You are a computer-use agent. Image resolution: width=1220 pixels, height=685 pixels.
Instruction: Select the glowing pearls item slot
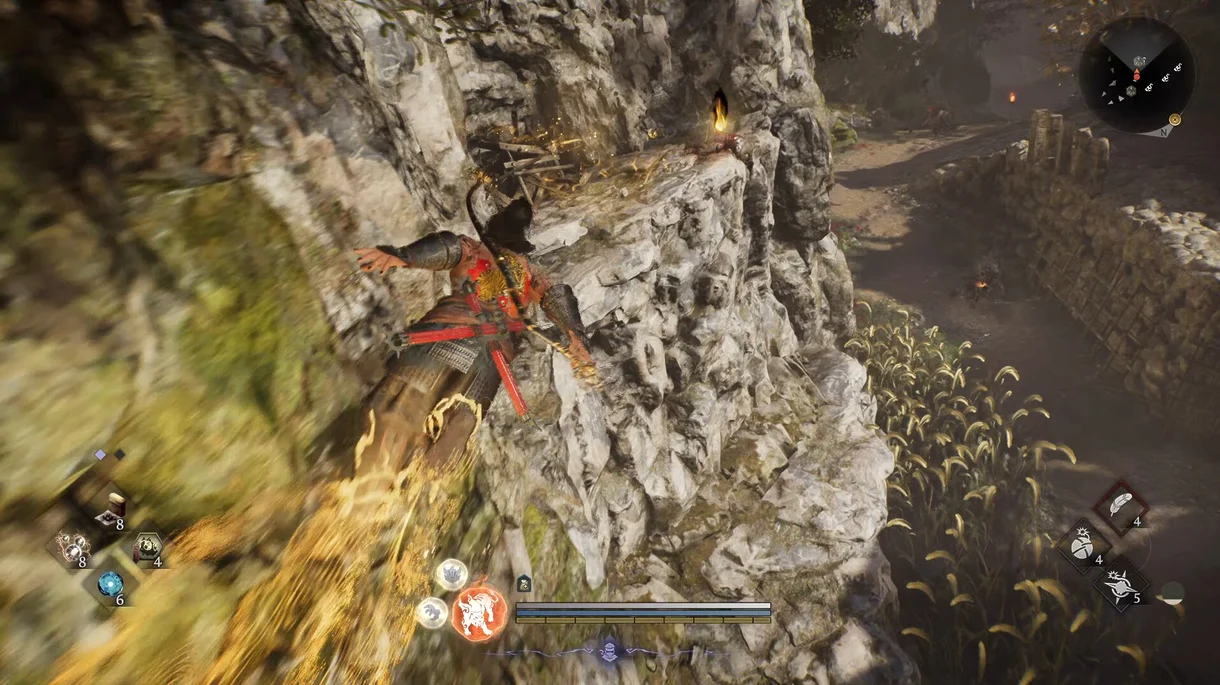(72, 547)
